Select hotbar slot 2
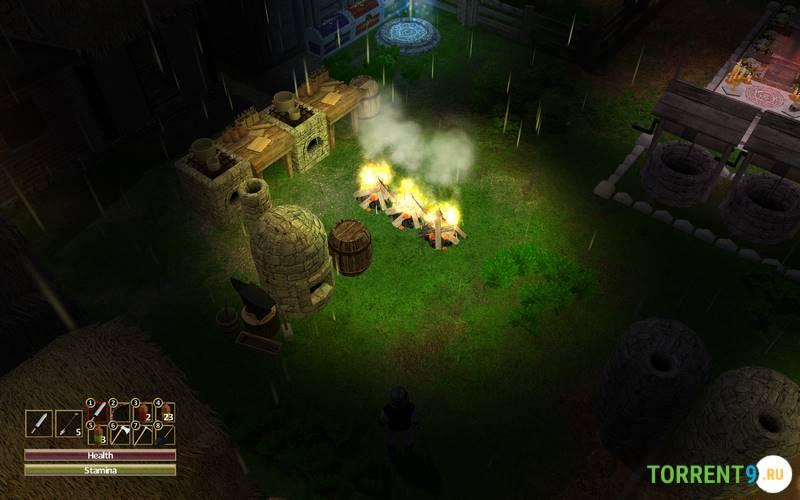The image size is (800, 500). [x=121, y=411]
